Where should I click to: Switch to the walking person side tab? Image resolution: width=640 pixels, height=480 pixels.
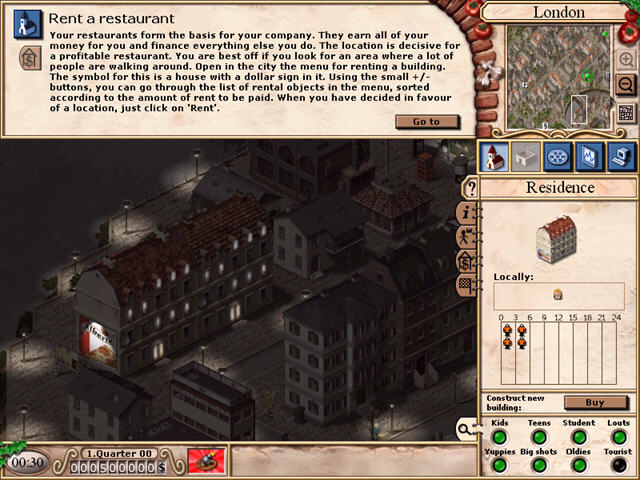point(466,237)
